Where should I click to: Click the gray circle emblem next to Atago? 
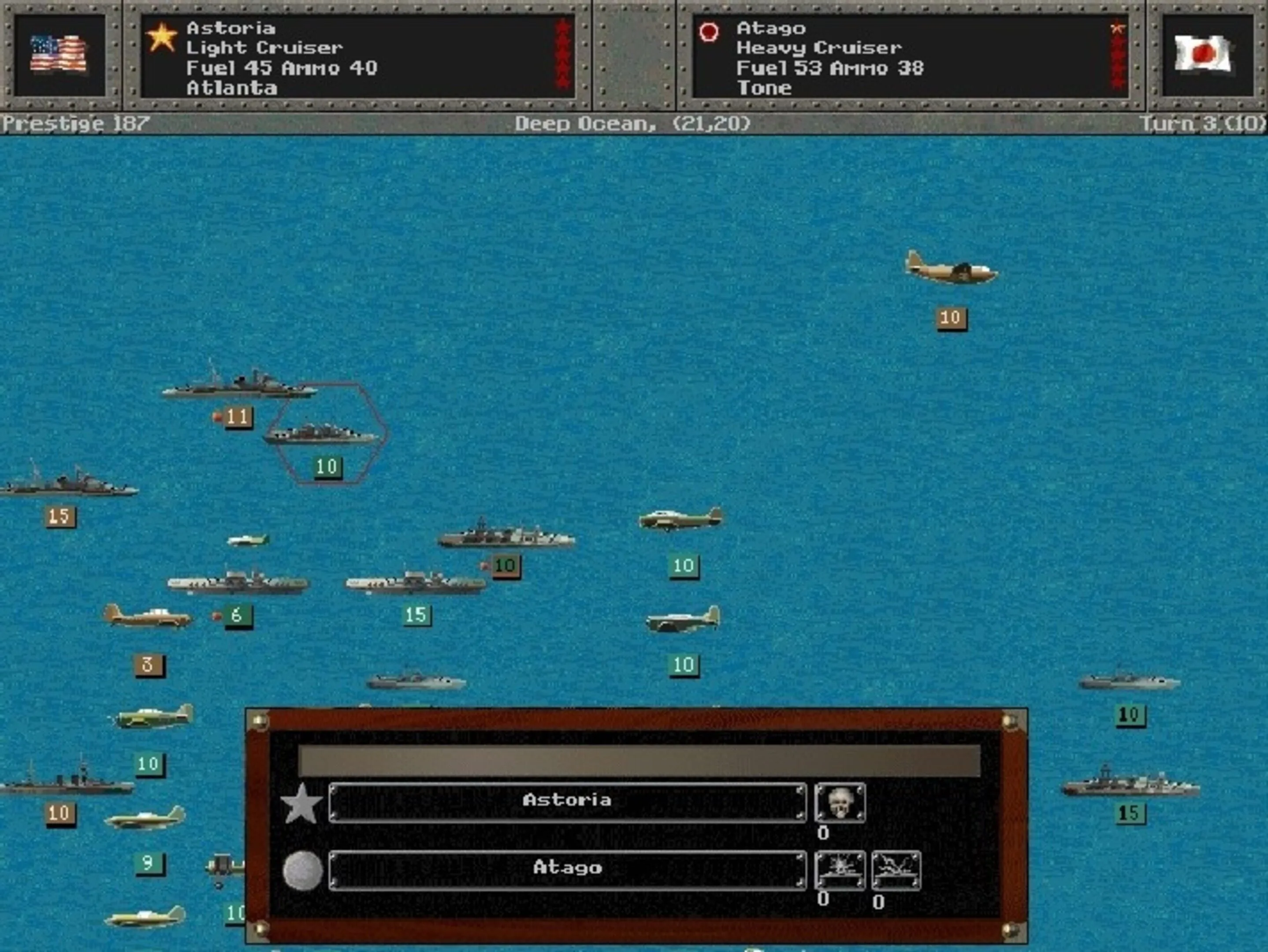pyautogui.click(x=303, y=870)
